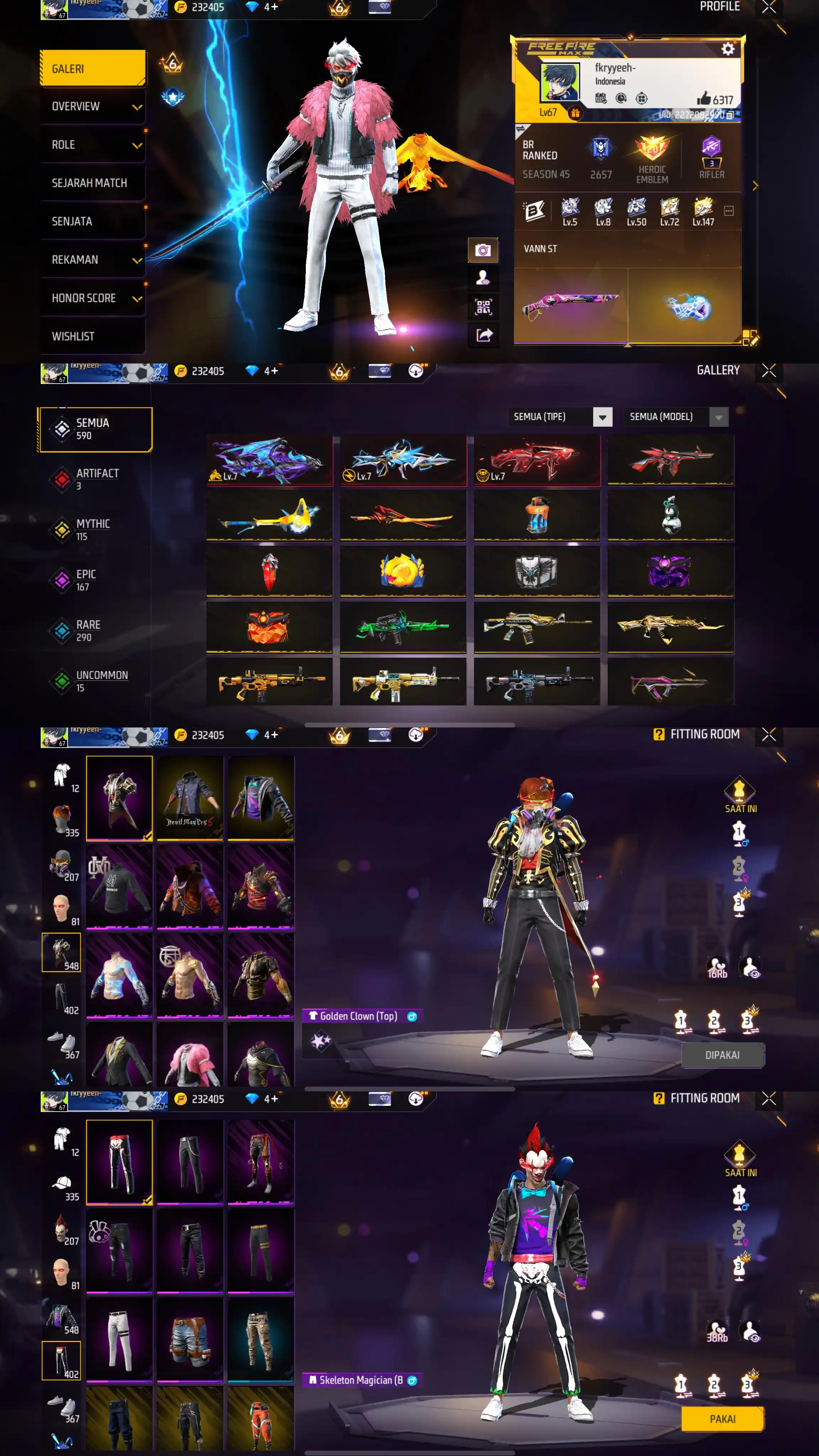Equip outfit with the Pakai button
The width and height of the screenshot is (819, 1456).
722,1419
